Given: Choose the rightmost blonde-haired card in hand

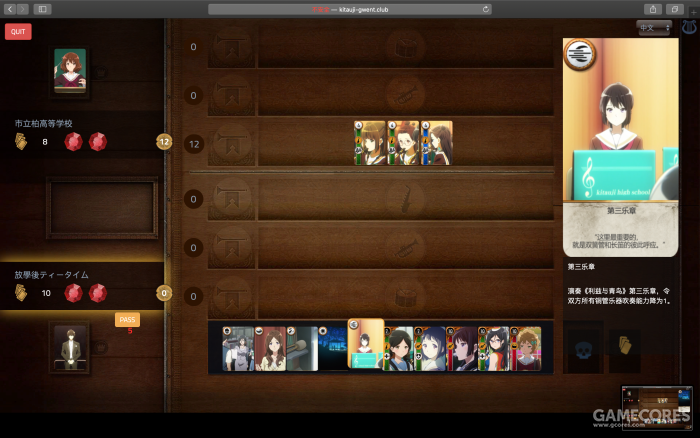Looking at the screenshot, I should pyautogui.click(x=527, y=348).
